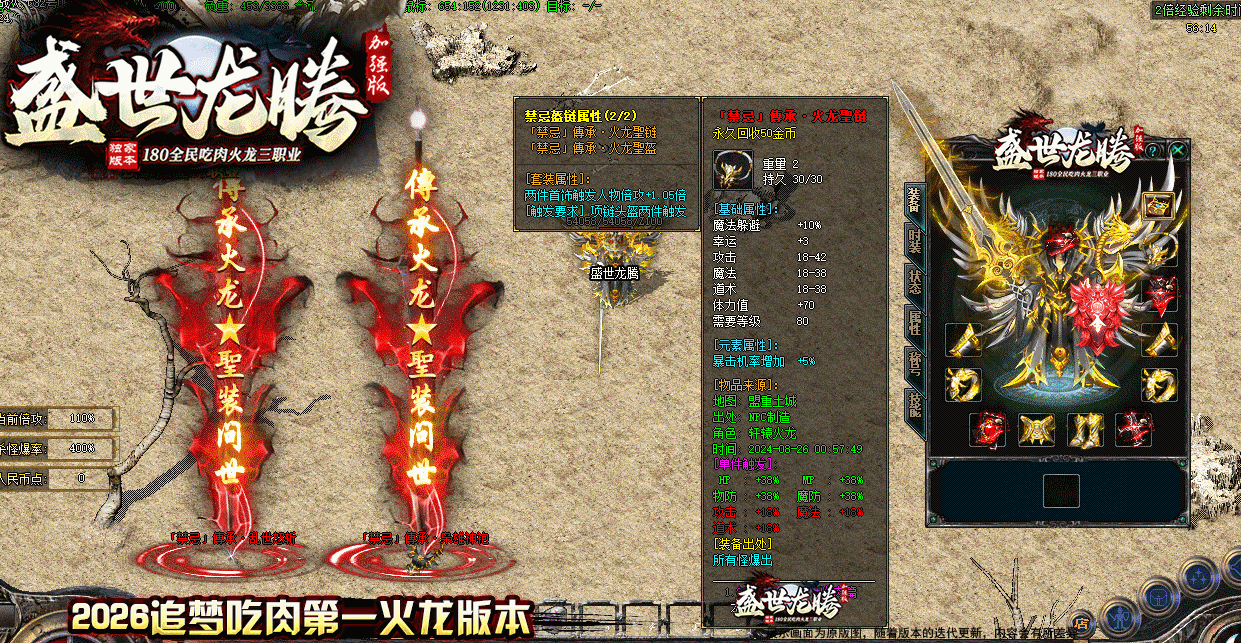Screen dimensions: 1241x643
Task: Select the golden boots equipment slot
Action: pos(1084,430)
